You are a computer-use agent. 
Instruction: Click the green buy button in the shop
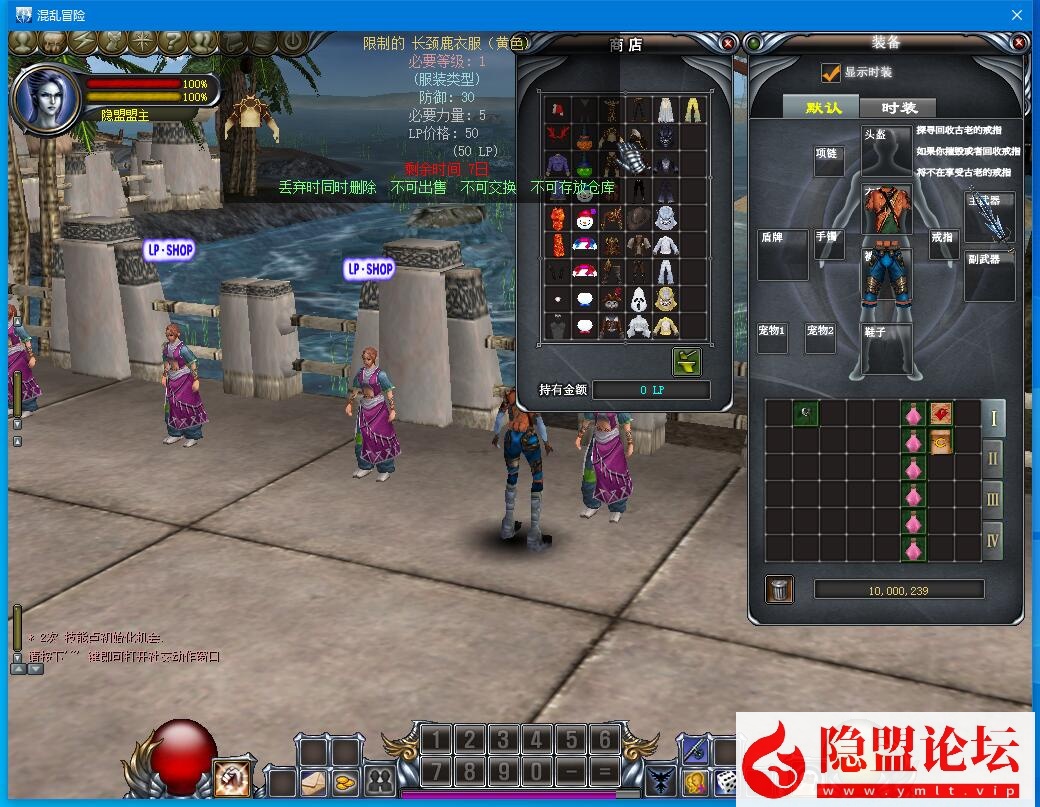coord(687,361)
